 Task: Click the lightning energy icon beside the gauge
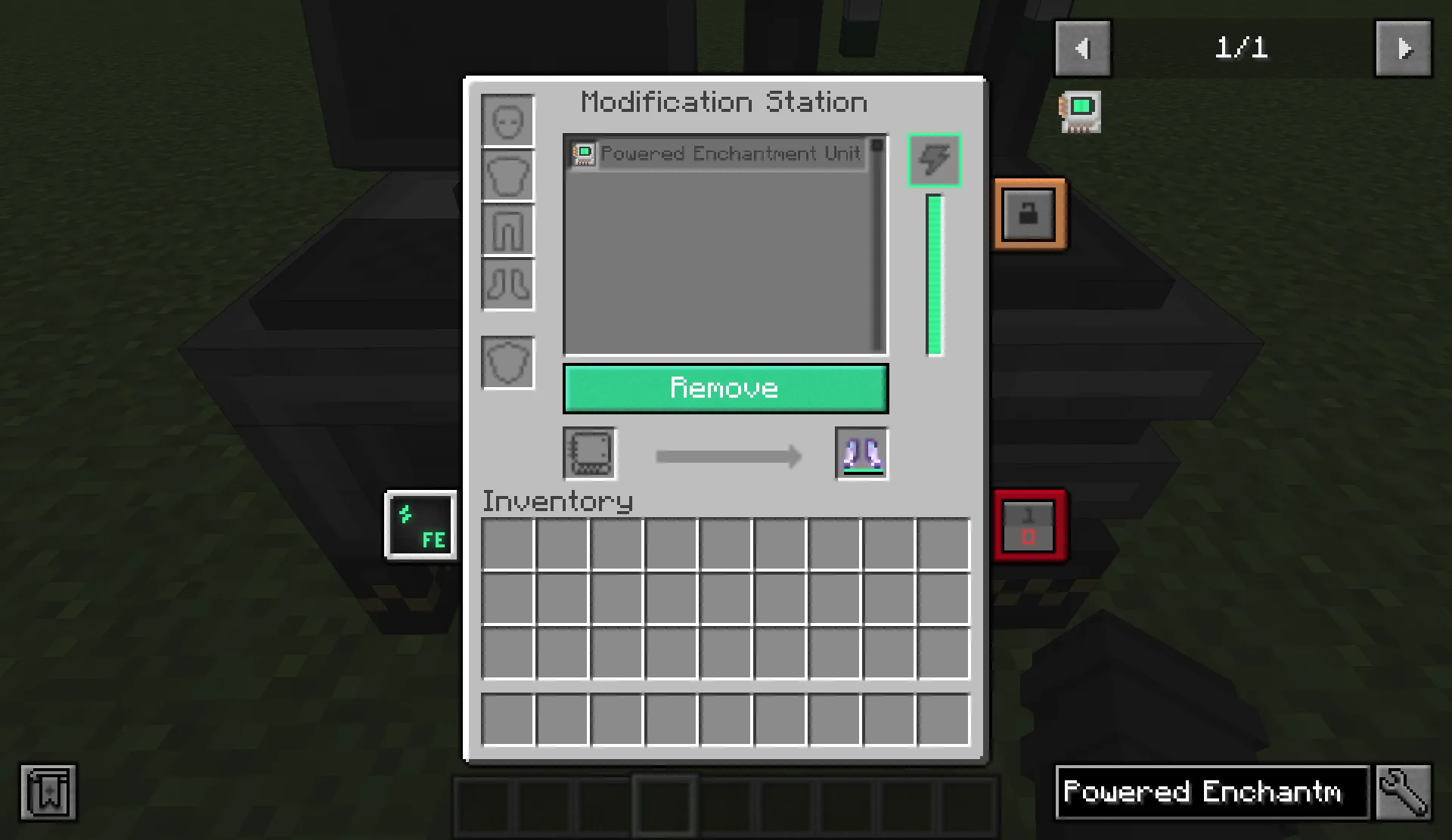point(935,160)
